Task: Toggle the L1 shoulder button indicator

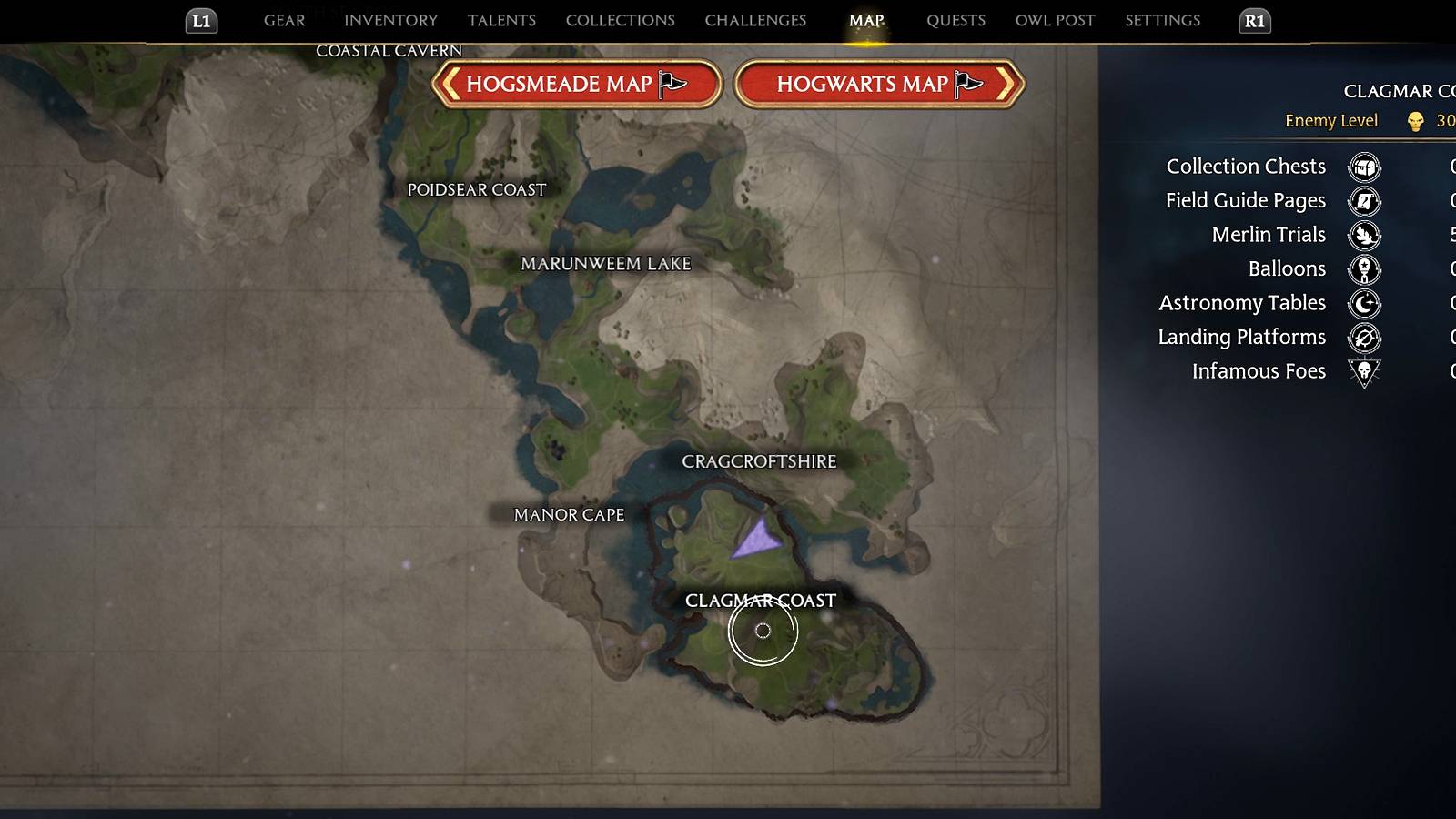Action: pyautogui.click(x=201, y=21)
